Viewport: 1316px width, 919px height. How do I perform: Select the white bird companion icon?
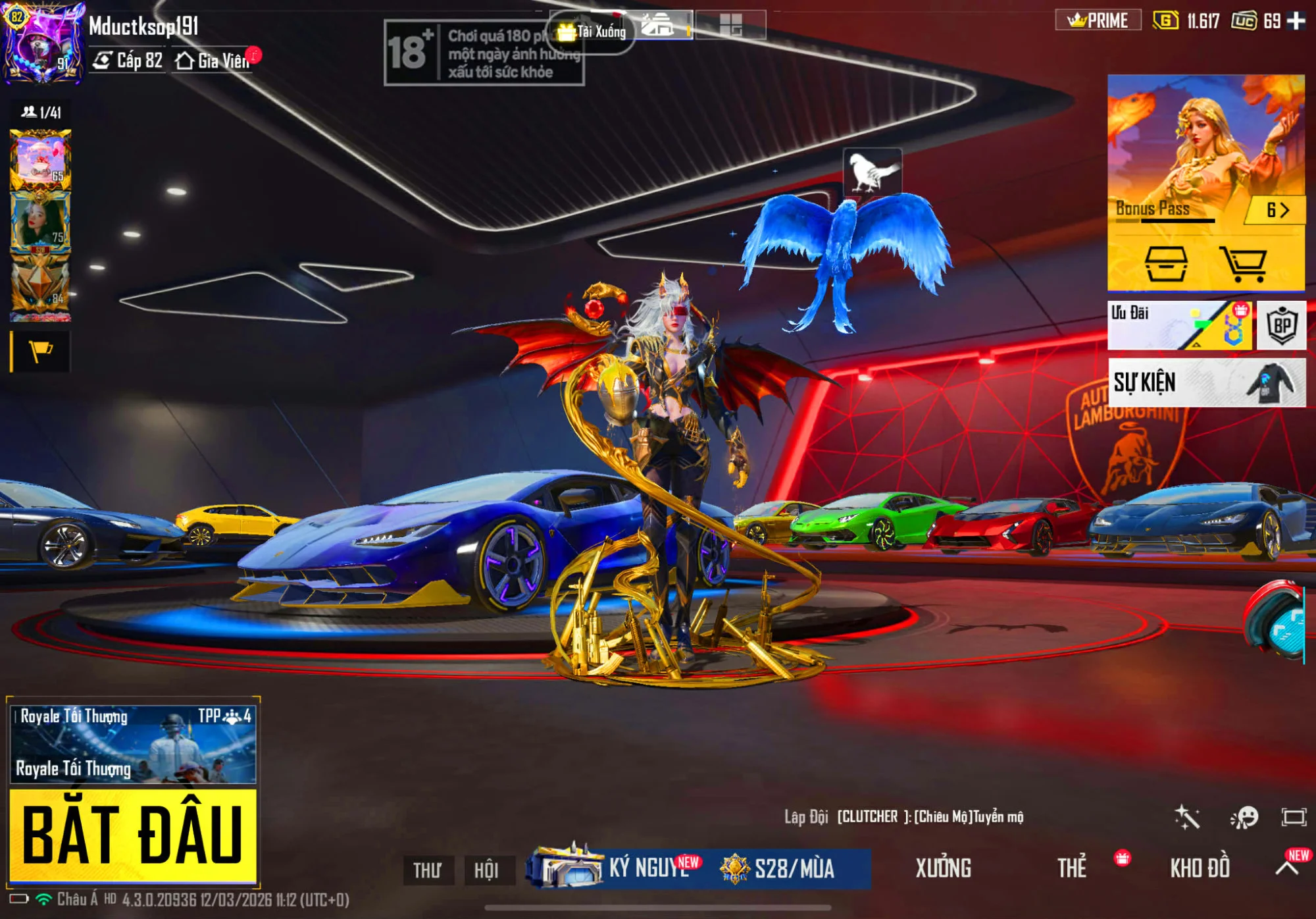[x=872, y=172]
